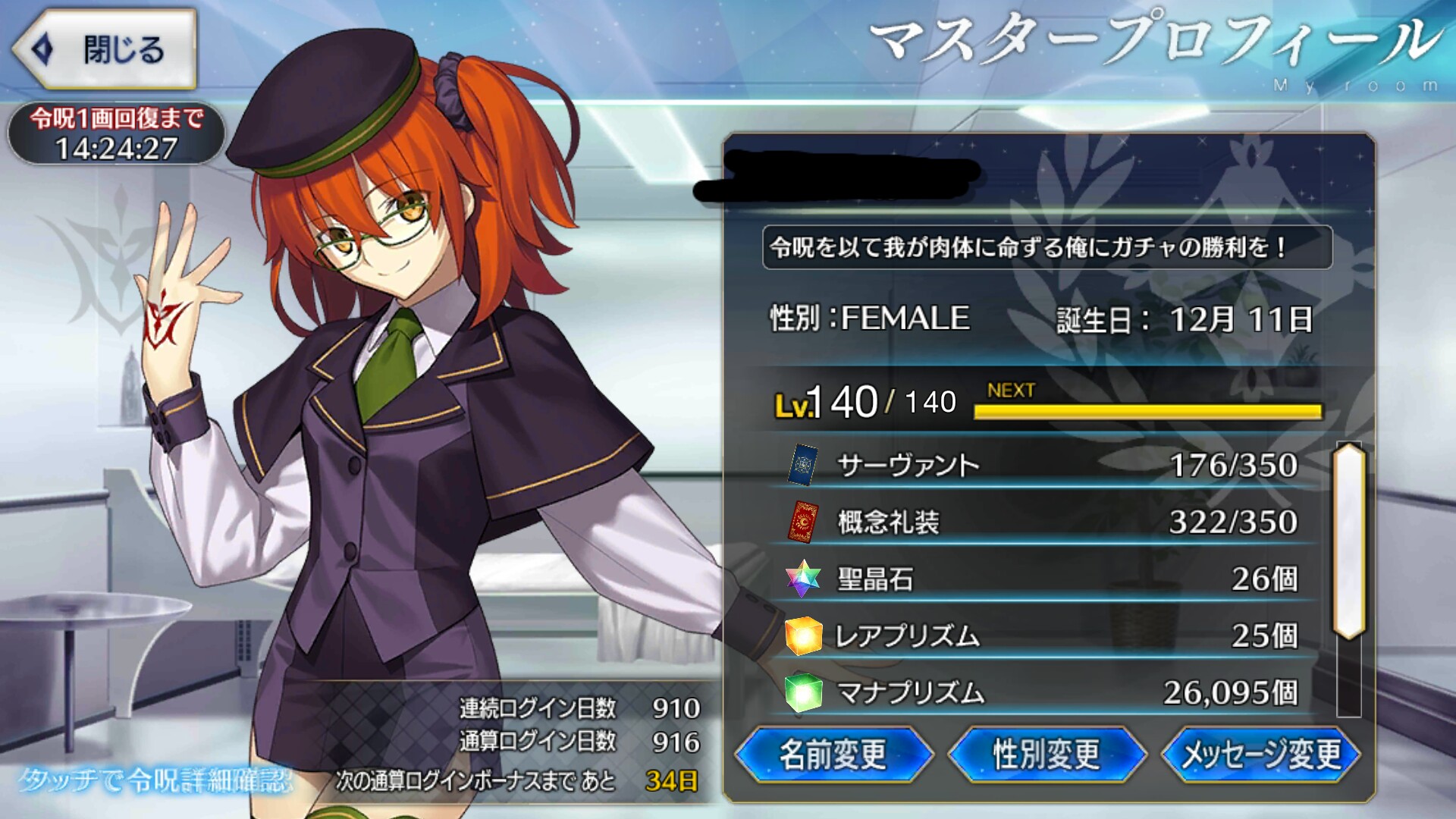Choose the 性別変更 gender change button

click(1046, 754)
